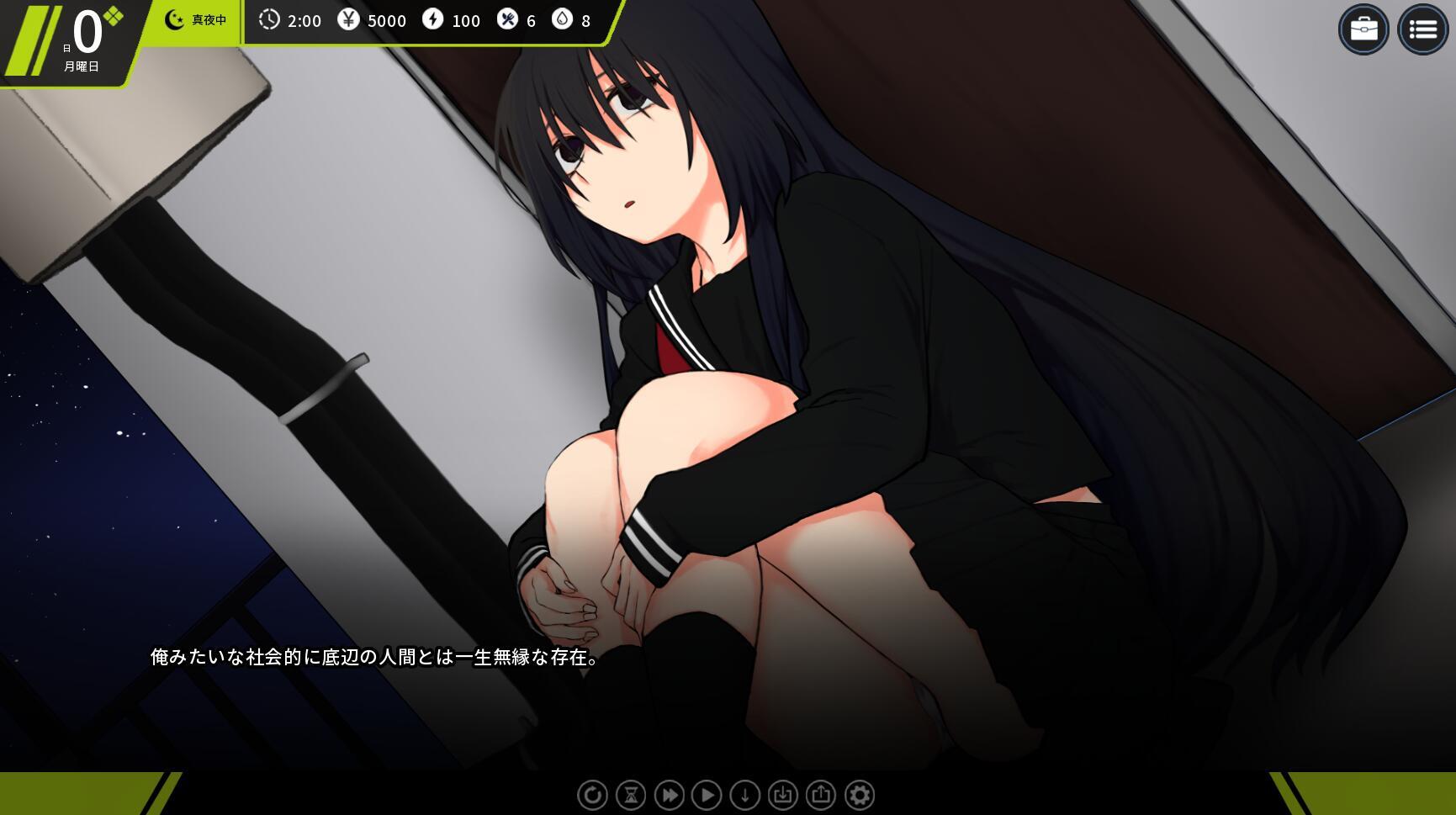Click the lightning energy icon showing 100
Screen dimensions: 1456x815
[x=434, y=21]
